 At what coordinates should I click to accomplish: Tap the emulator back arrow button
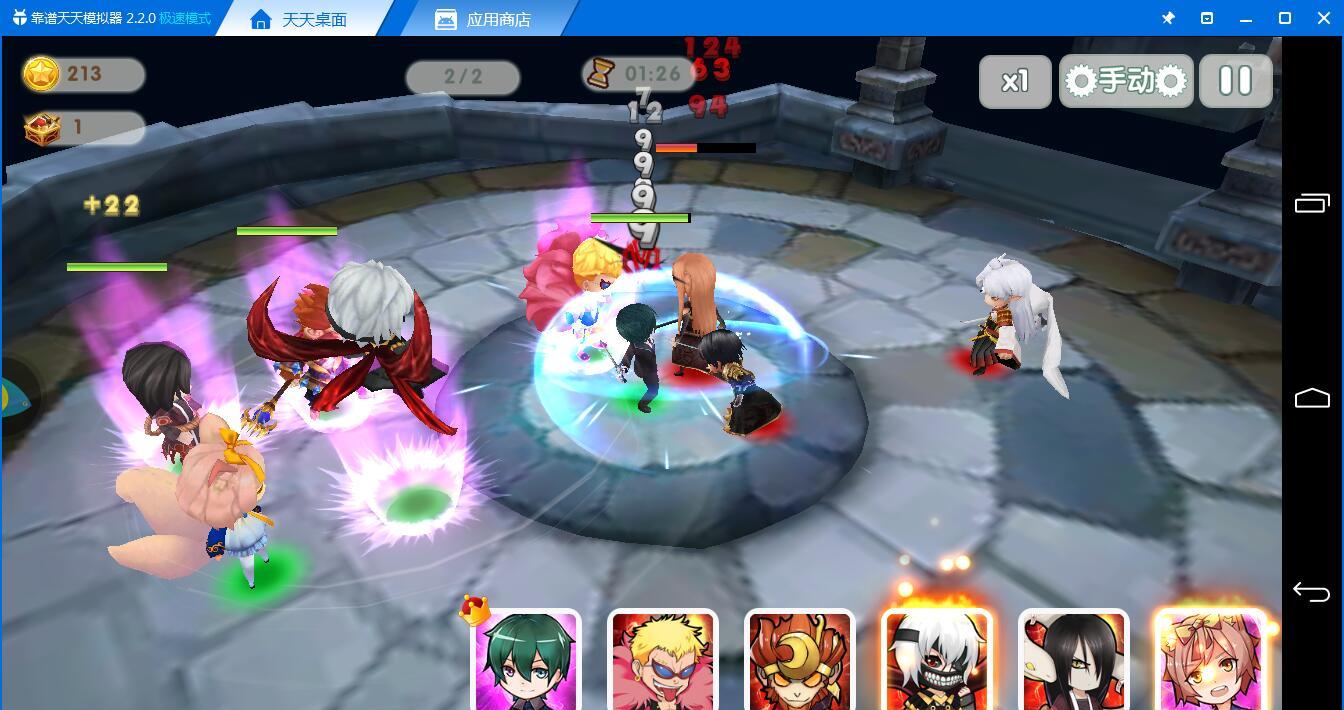[1311, 592]
